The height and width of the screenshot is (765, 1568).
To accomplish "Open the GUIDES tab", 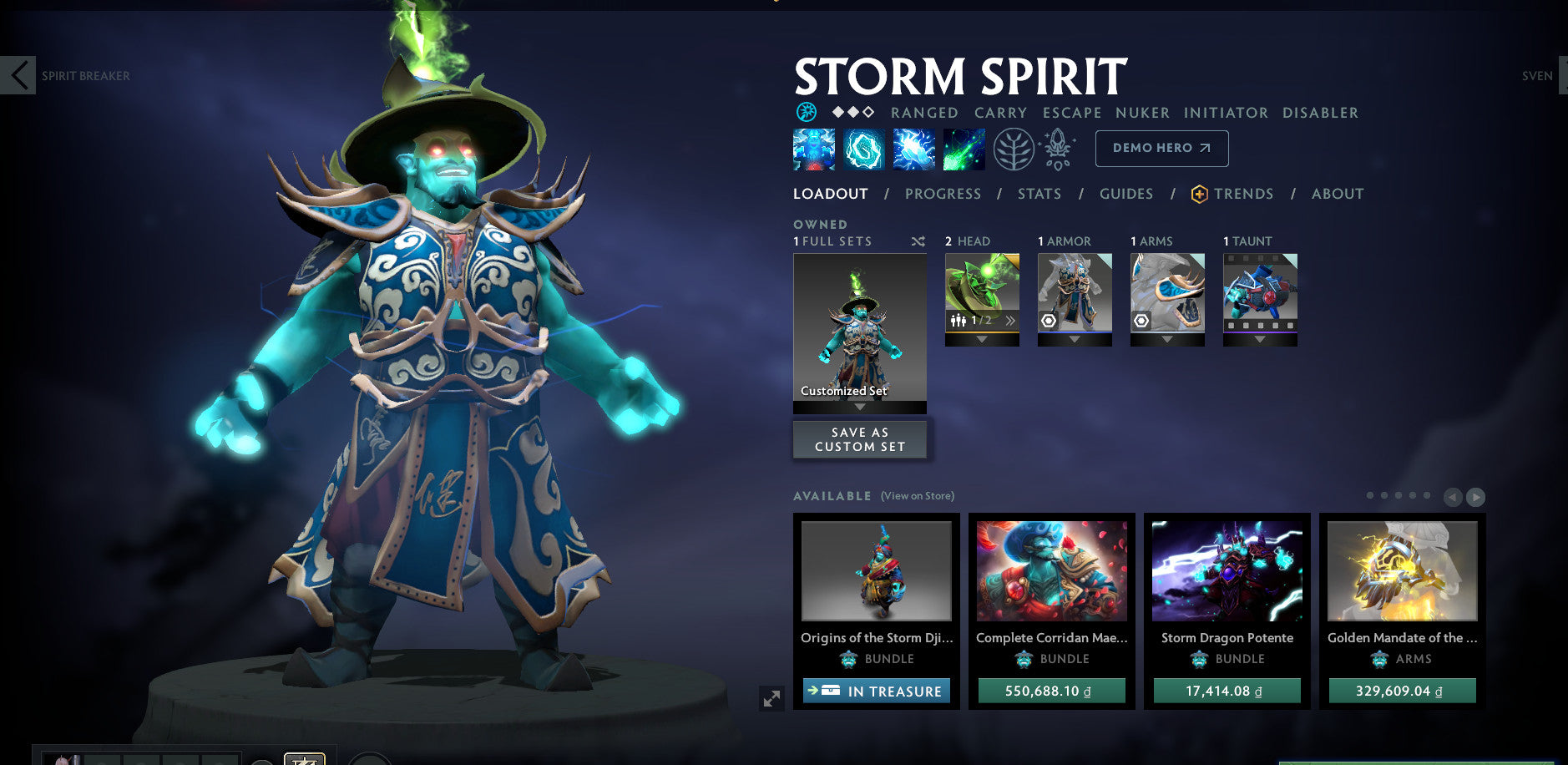I will [x=1125, y=193].
